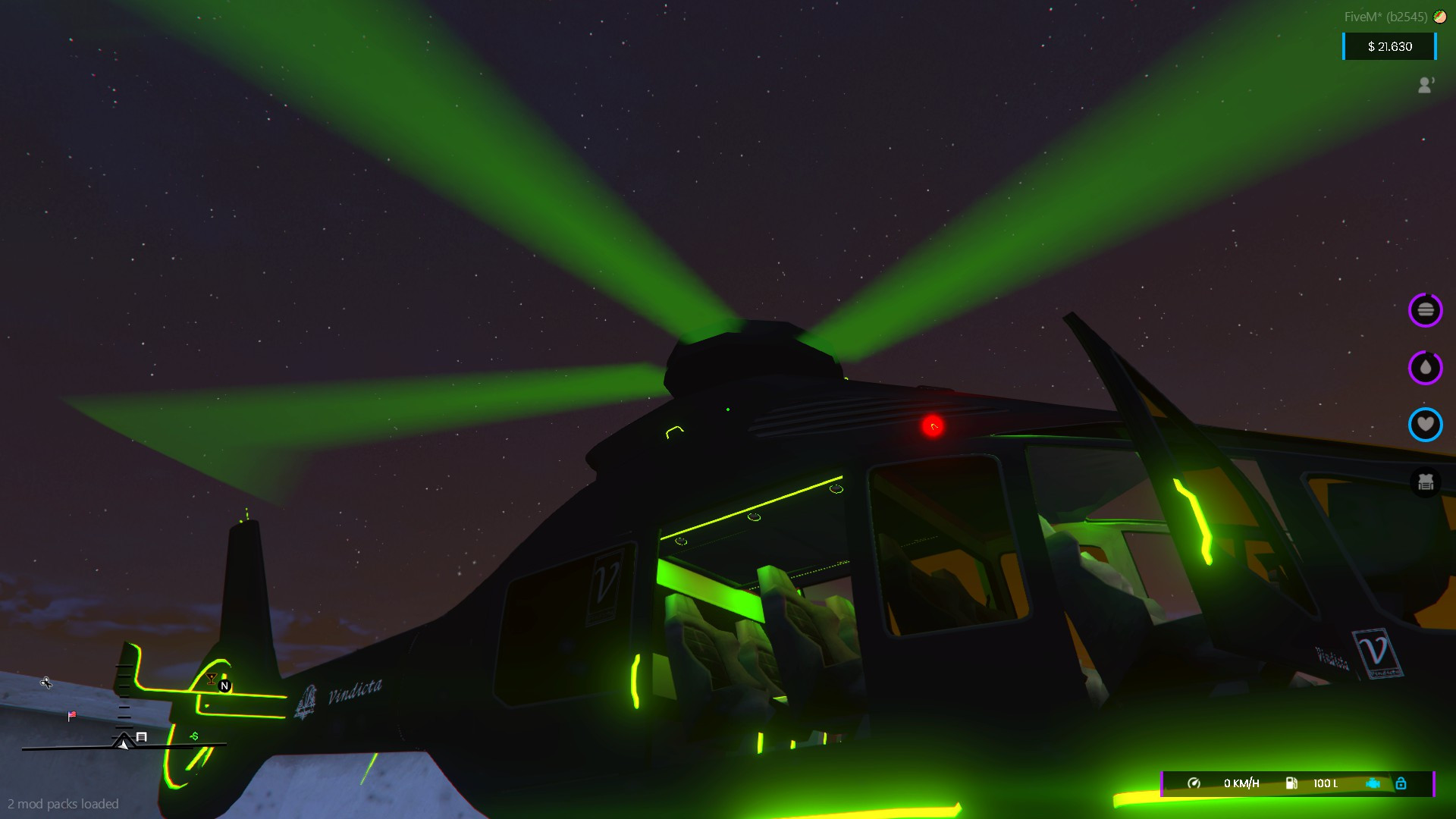The height and width of the screenshot is (819, 1456).
Task: Select the hunger burger status icon
Action: click(x=1425, y=310)
